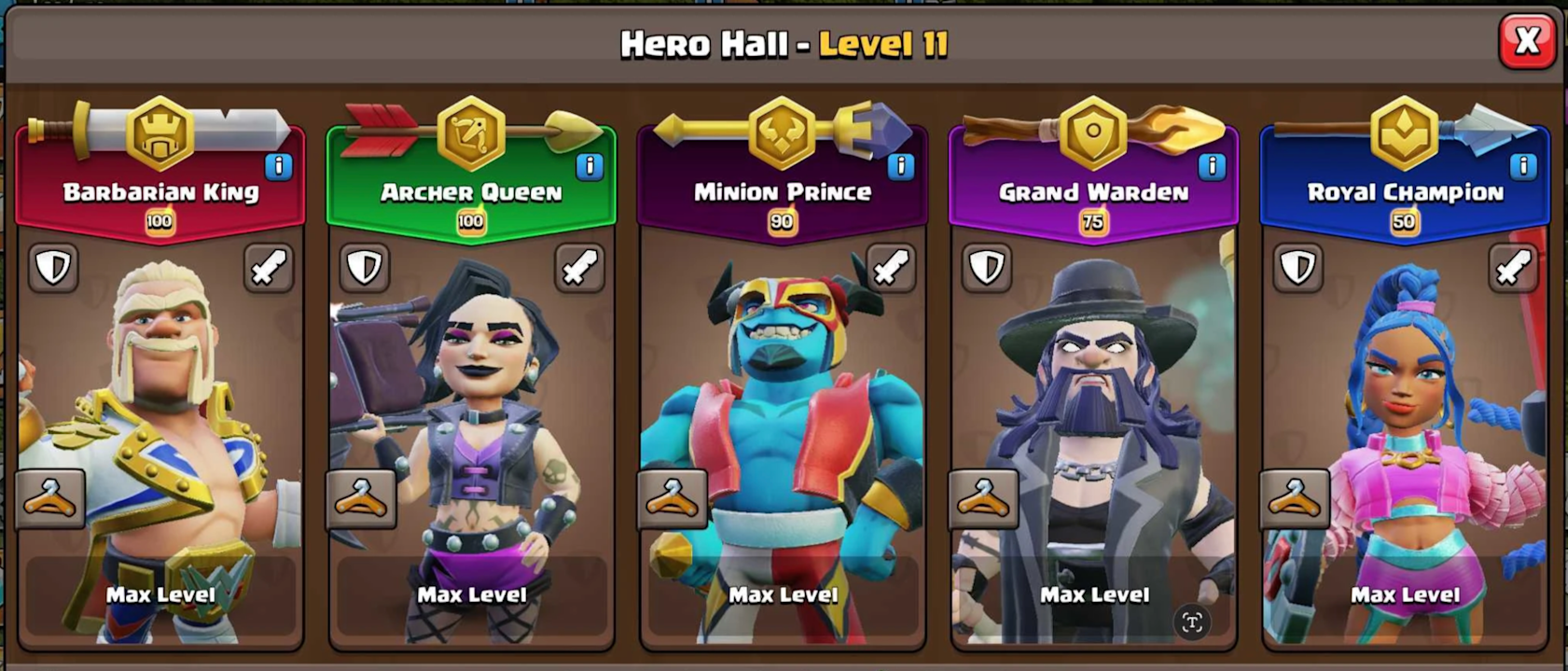Open Grand Warden's skin hanger
Image resolution: width=1568 pixels, height=671 pixels.
[x=983, y=499]
